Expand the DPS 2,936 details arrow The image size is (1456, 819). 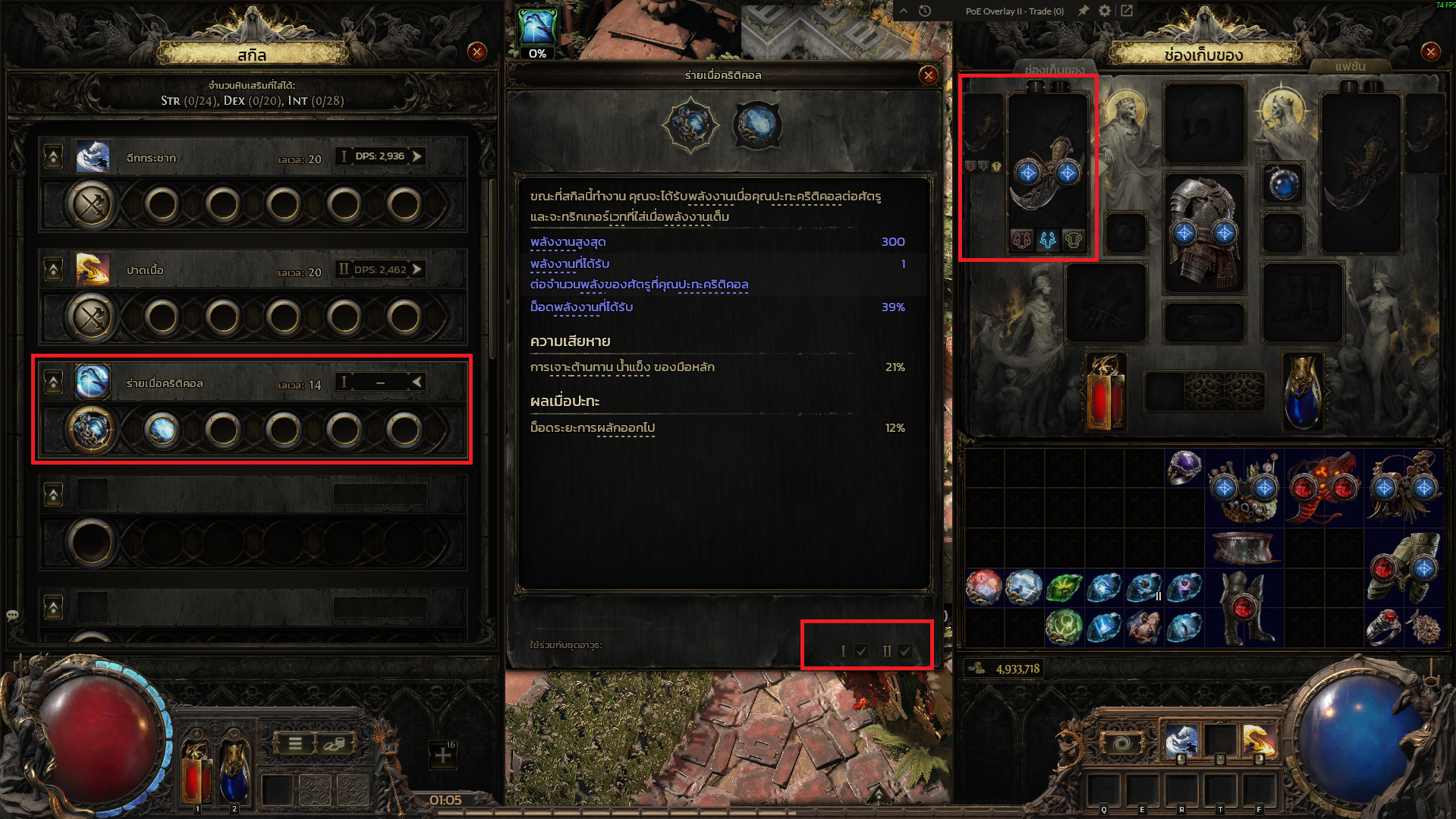click(417, 156)
